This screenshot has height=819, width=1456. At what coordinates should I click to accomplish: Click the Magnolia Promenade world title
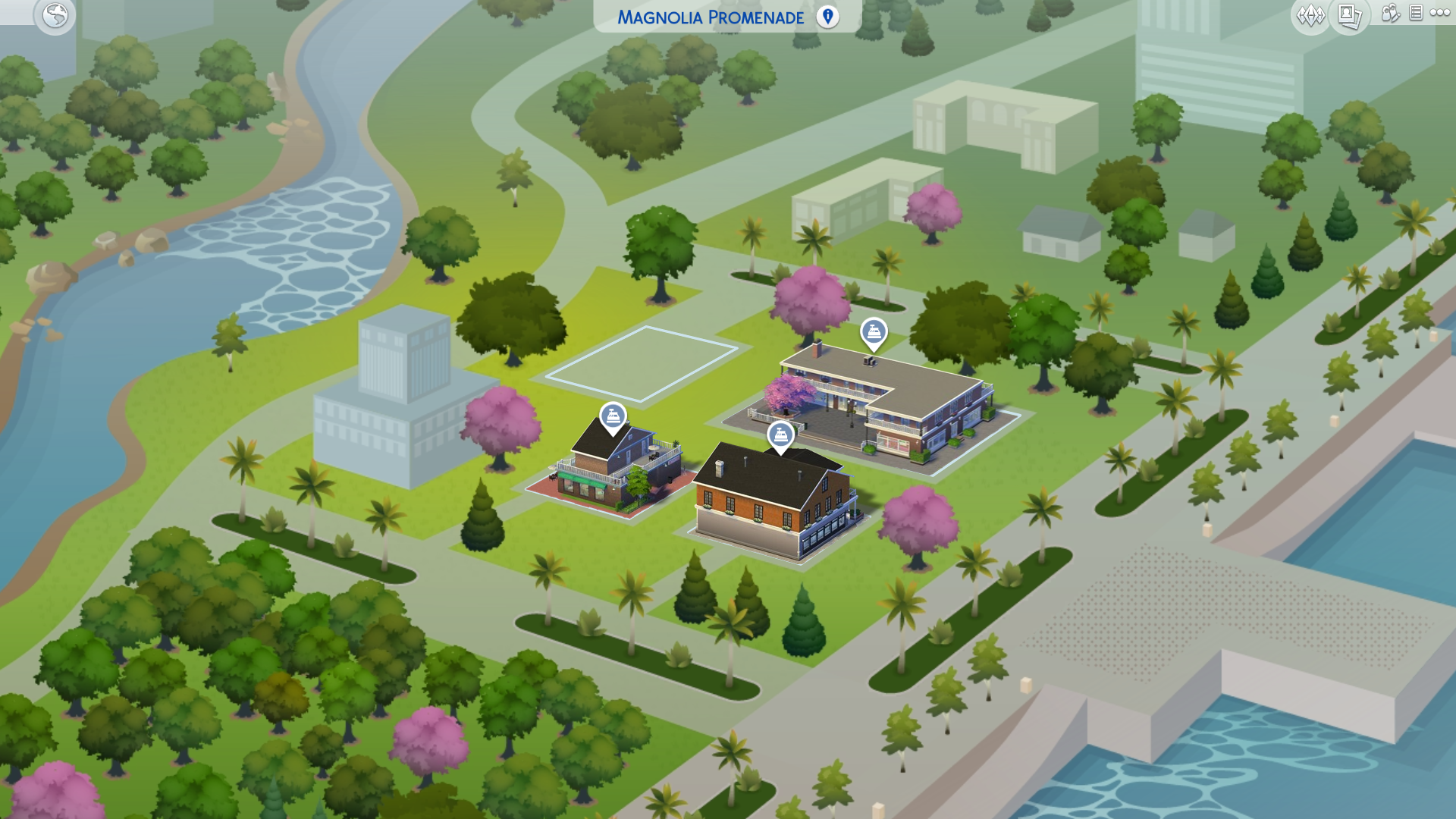pyautogui.click(x=711, y=17)
